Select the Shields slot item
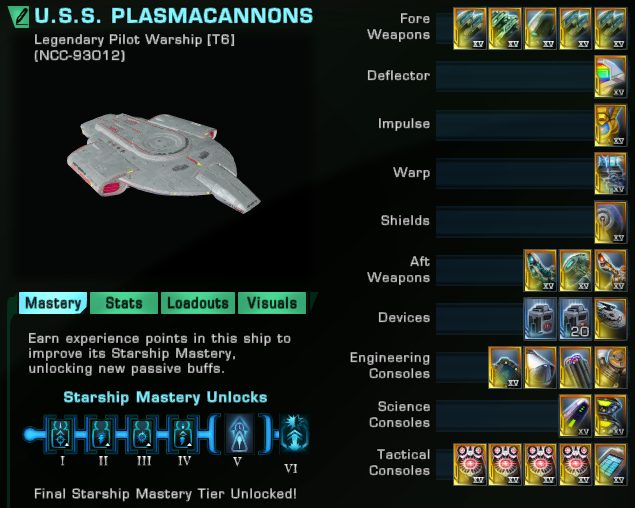This screenshot has height=508, width=635. (610, 220)
